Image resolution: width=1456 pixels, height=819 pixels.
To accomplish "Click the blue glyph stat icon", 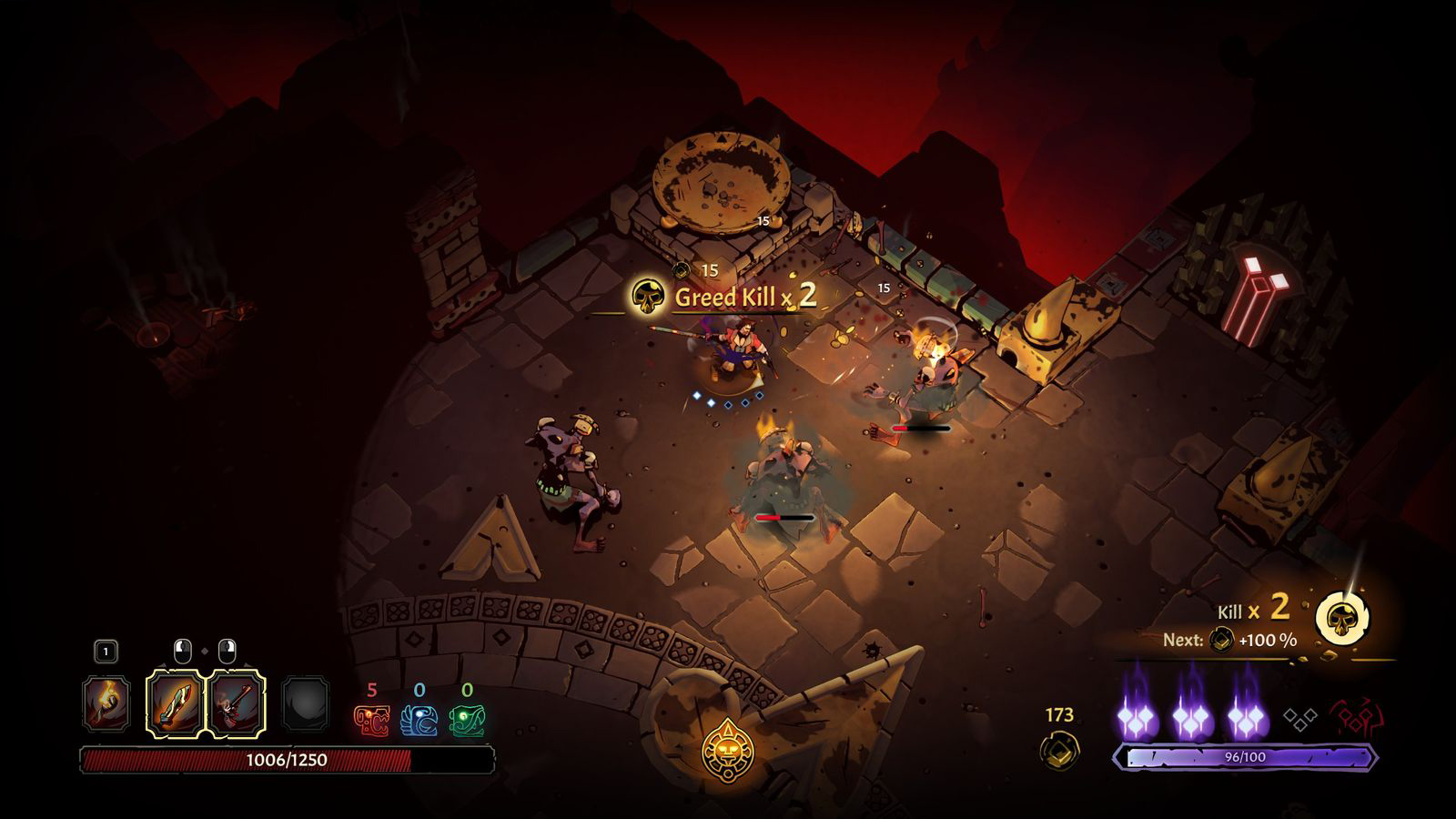I will [x=420, y=721].
